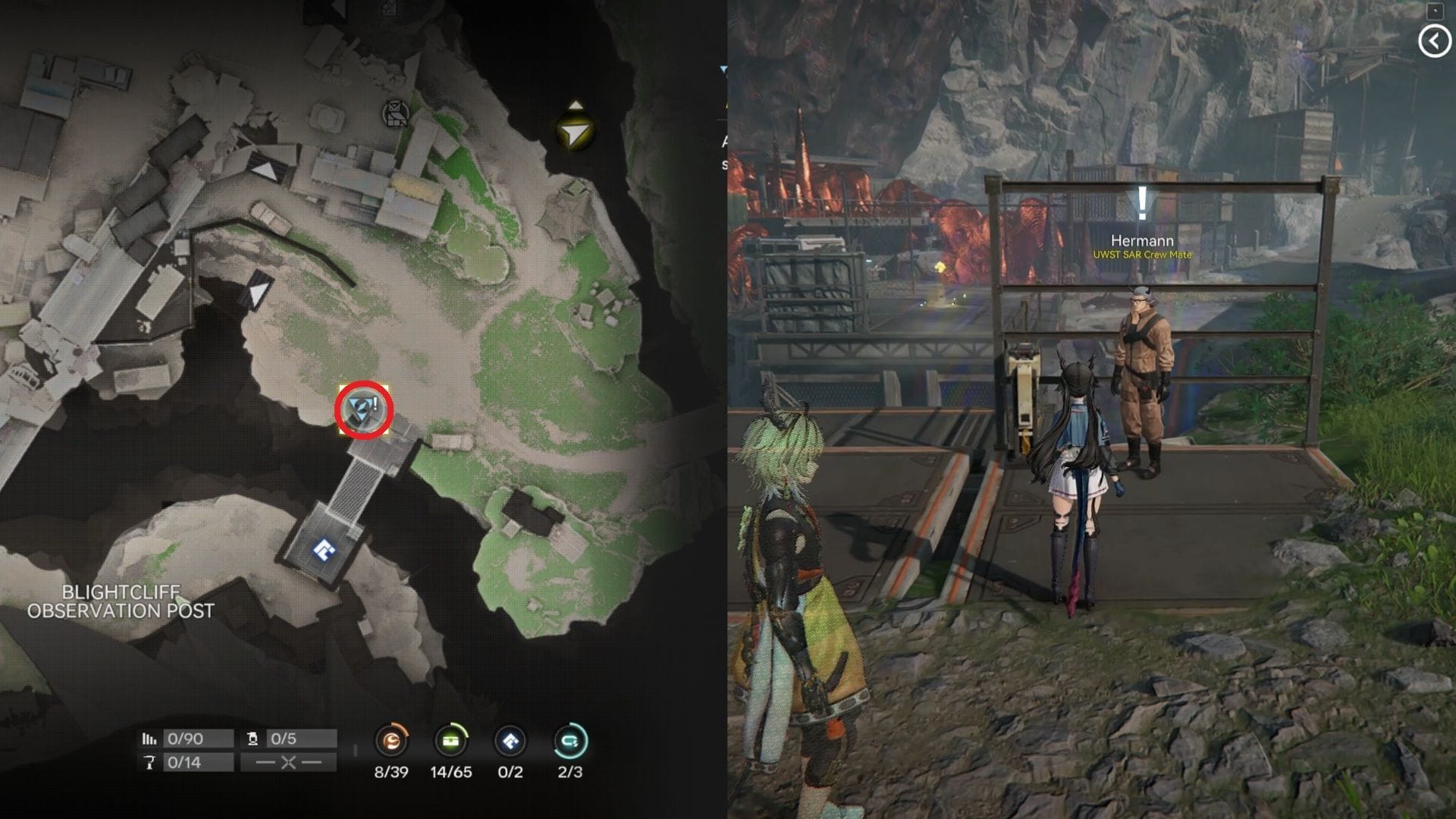1456x819 pixels.
Task: Open the orange swirl collectible filter
Action: 391,742
